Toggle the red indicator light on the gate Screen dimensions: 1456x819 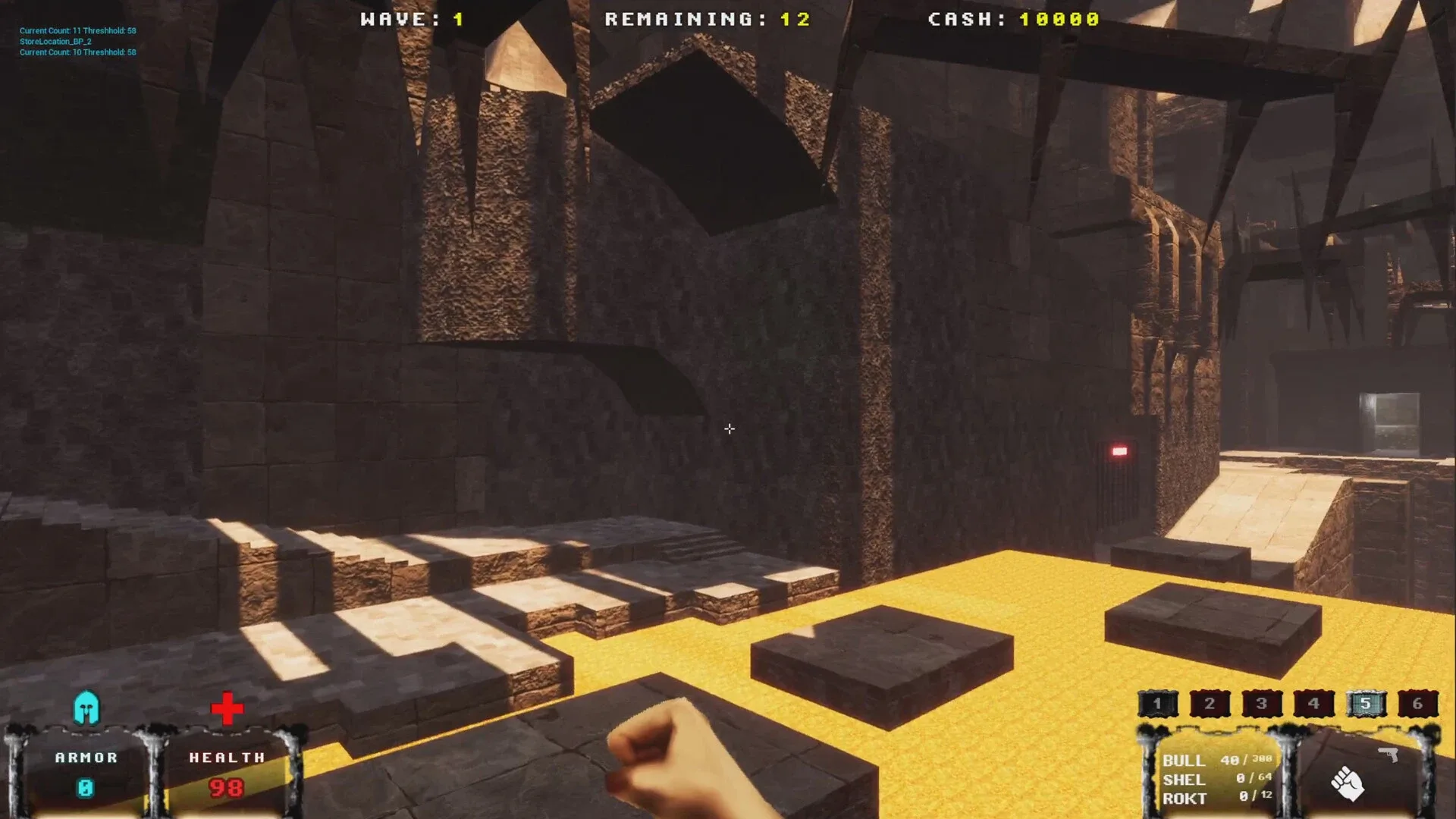pyautogui.click(x=1119, y=450)
